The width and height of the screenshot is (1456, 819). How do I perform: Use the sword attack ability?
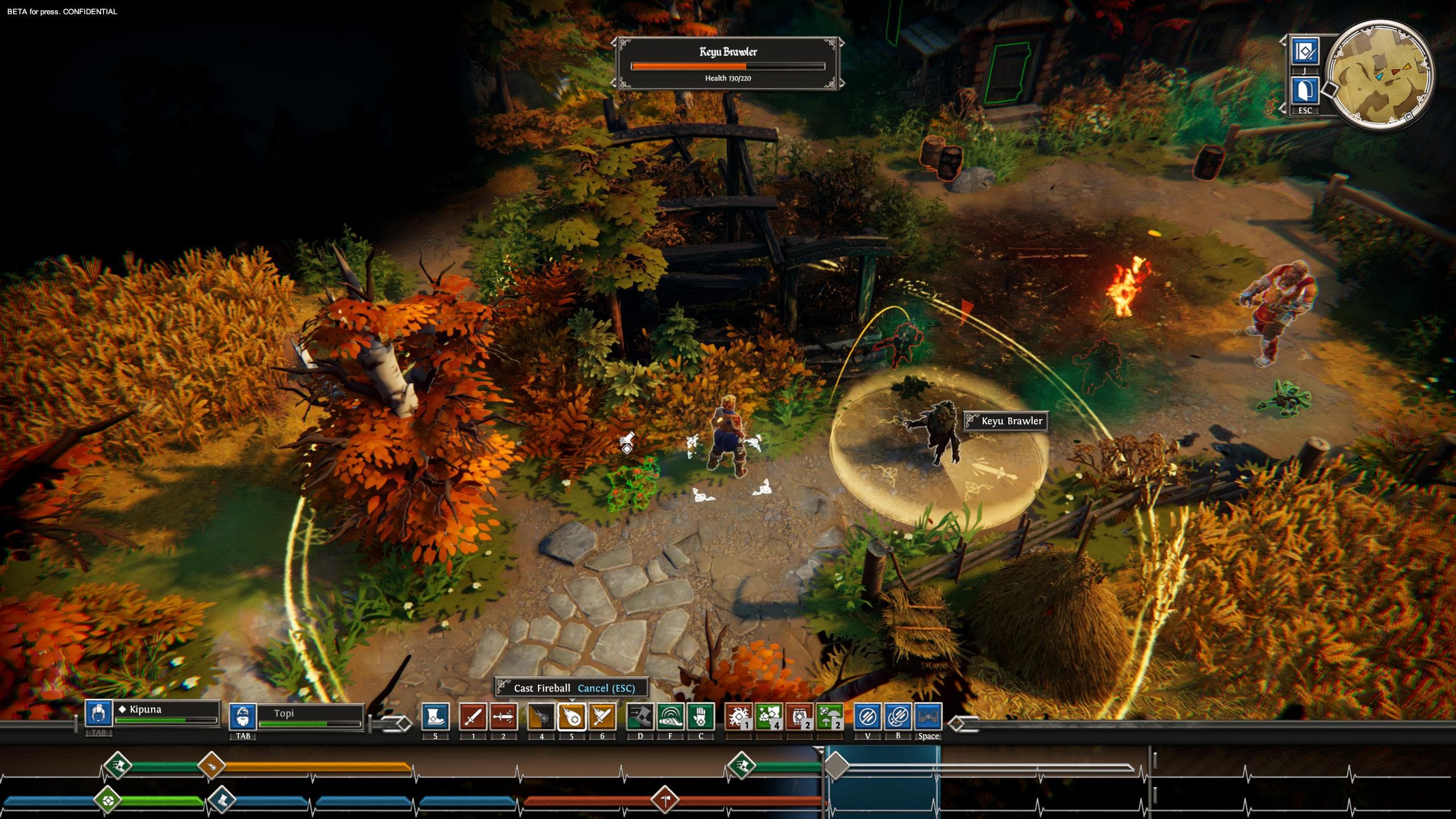coord(473,717)
